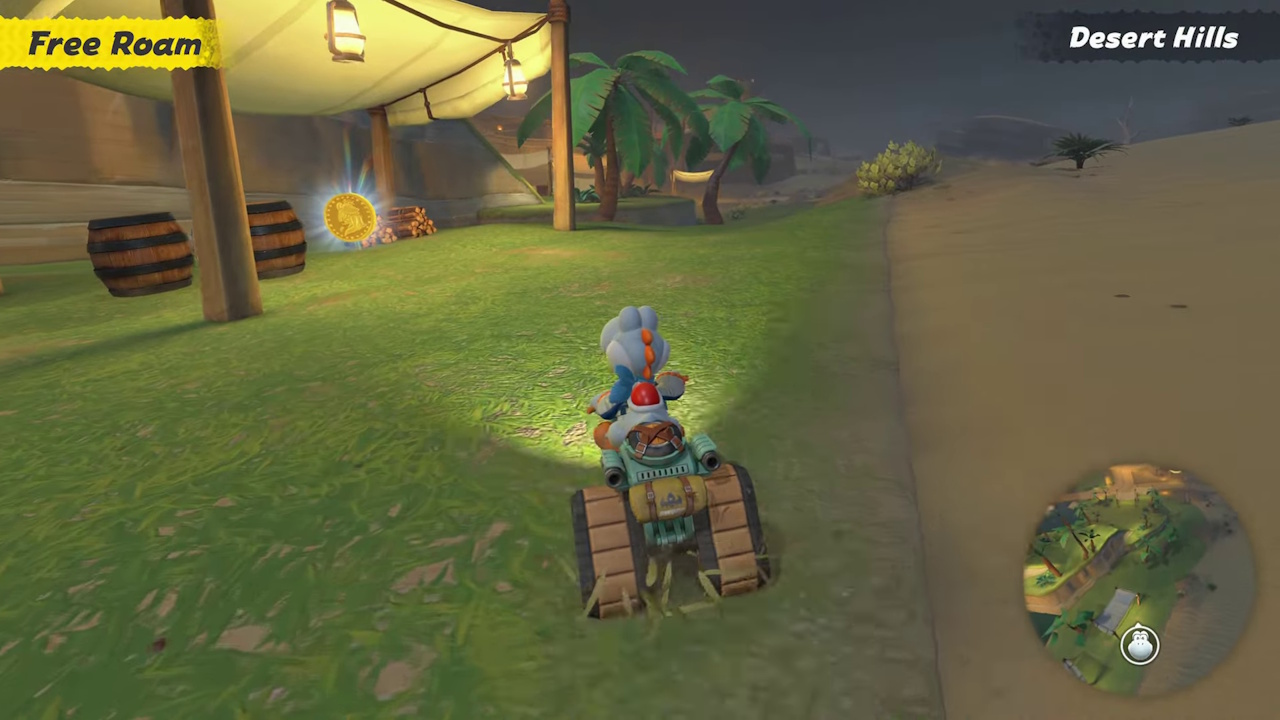Click the Free Roam banner
Image resolution: width=1280 pixels, height=720 pixels.
(110, 42)
